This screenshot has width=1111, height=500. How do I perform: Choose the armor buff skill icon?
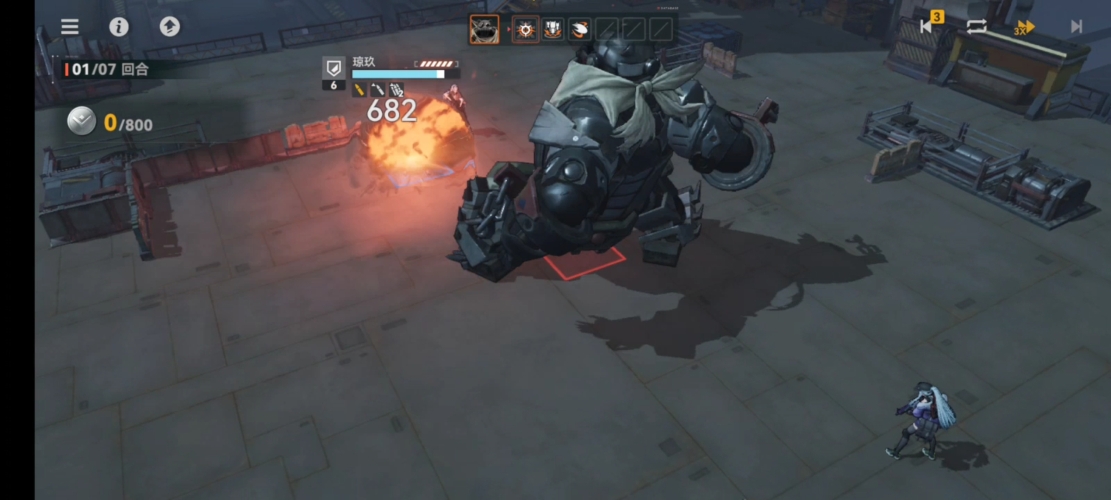552,29
